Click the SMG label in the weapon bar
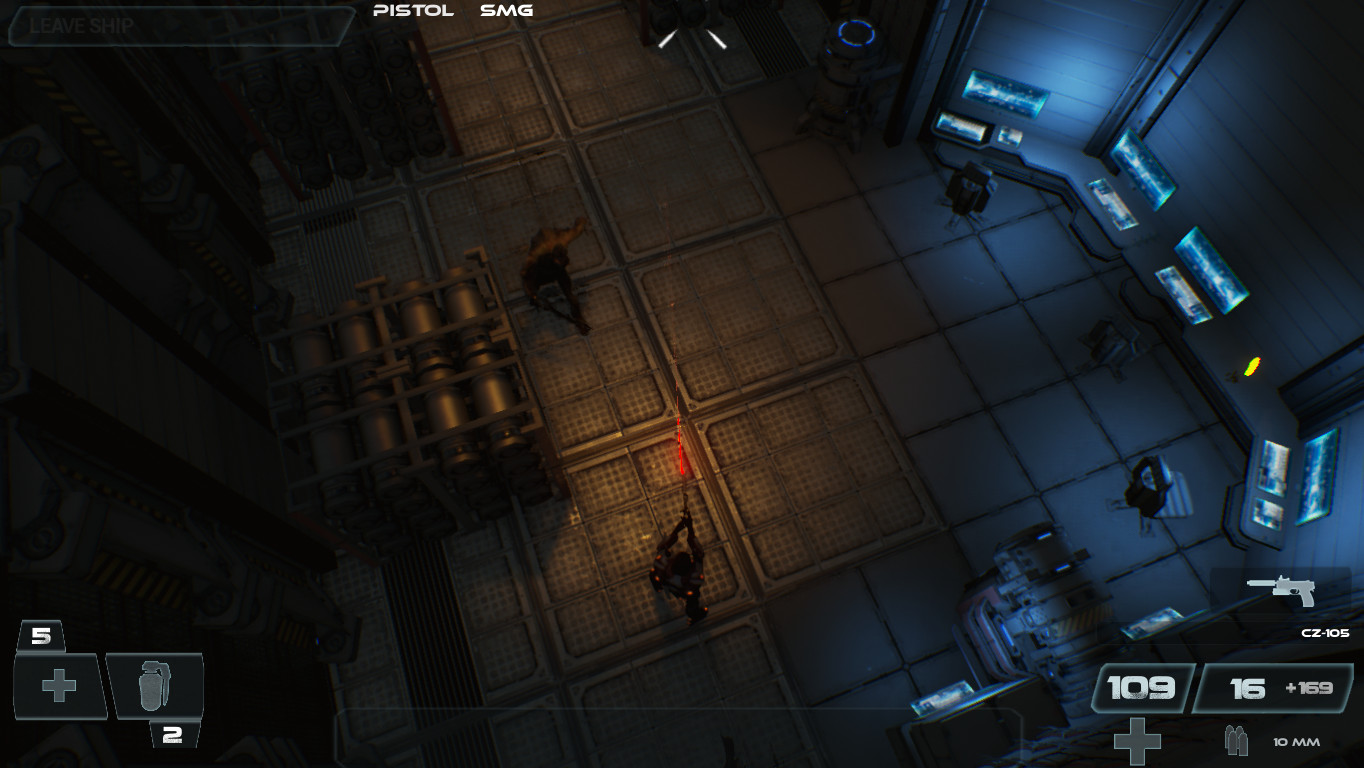 [x=505, y=11]
